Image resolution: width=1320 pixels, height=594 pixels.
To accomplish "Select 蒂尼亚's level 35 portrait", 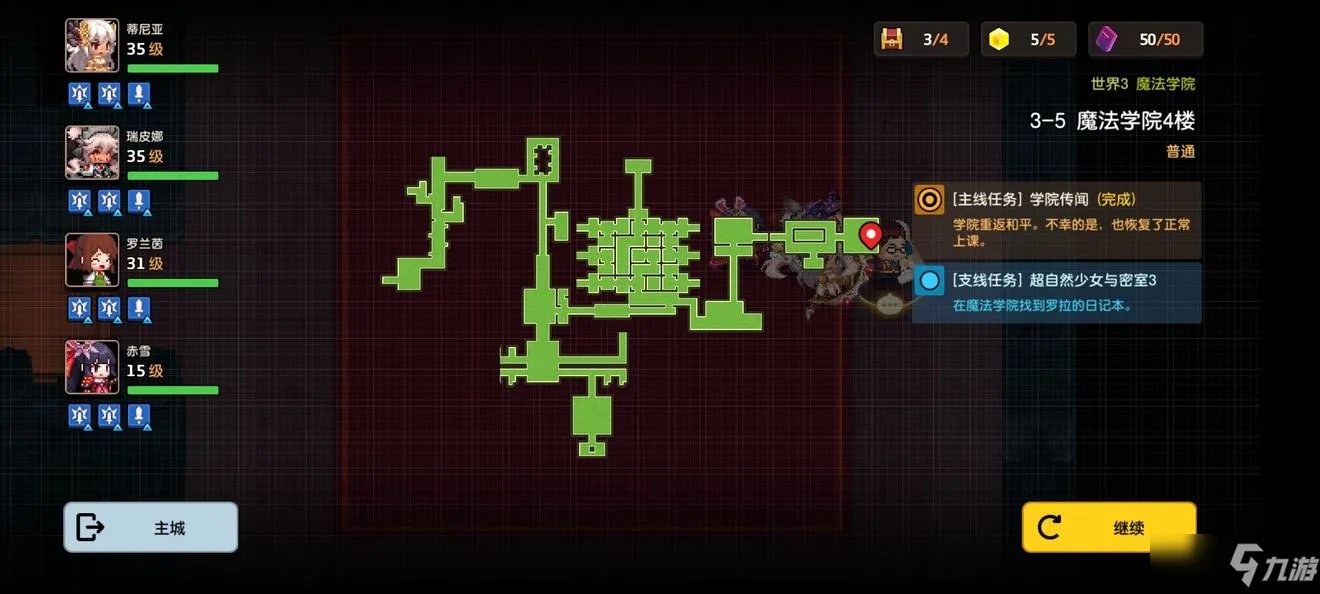I will coord(92,45).
